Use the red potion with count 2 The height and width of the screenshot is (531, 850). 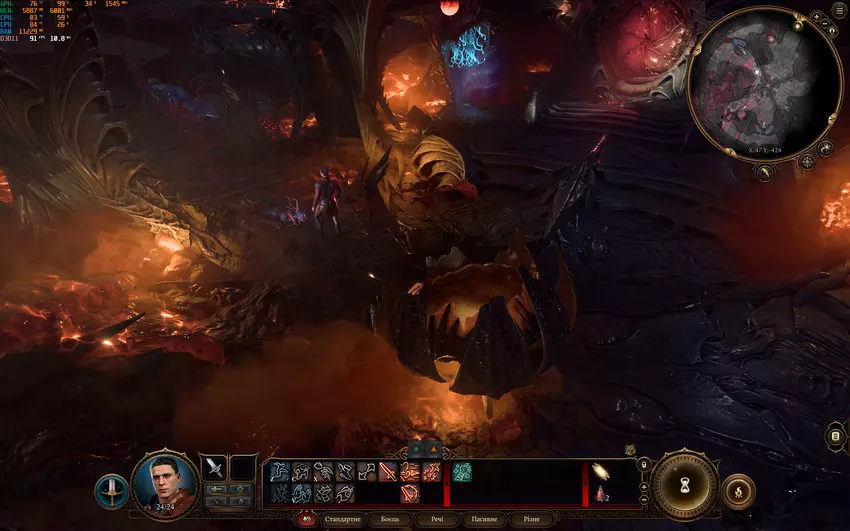coord(602,494)
